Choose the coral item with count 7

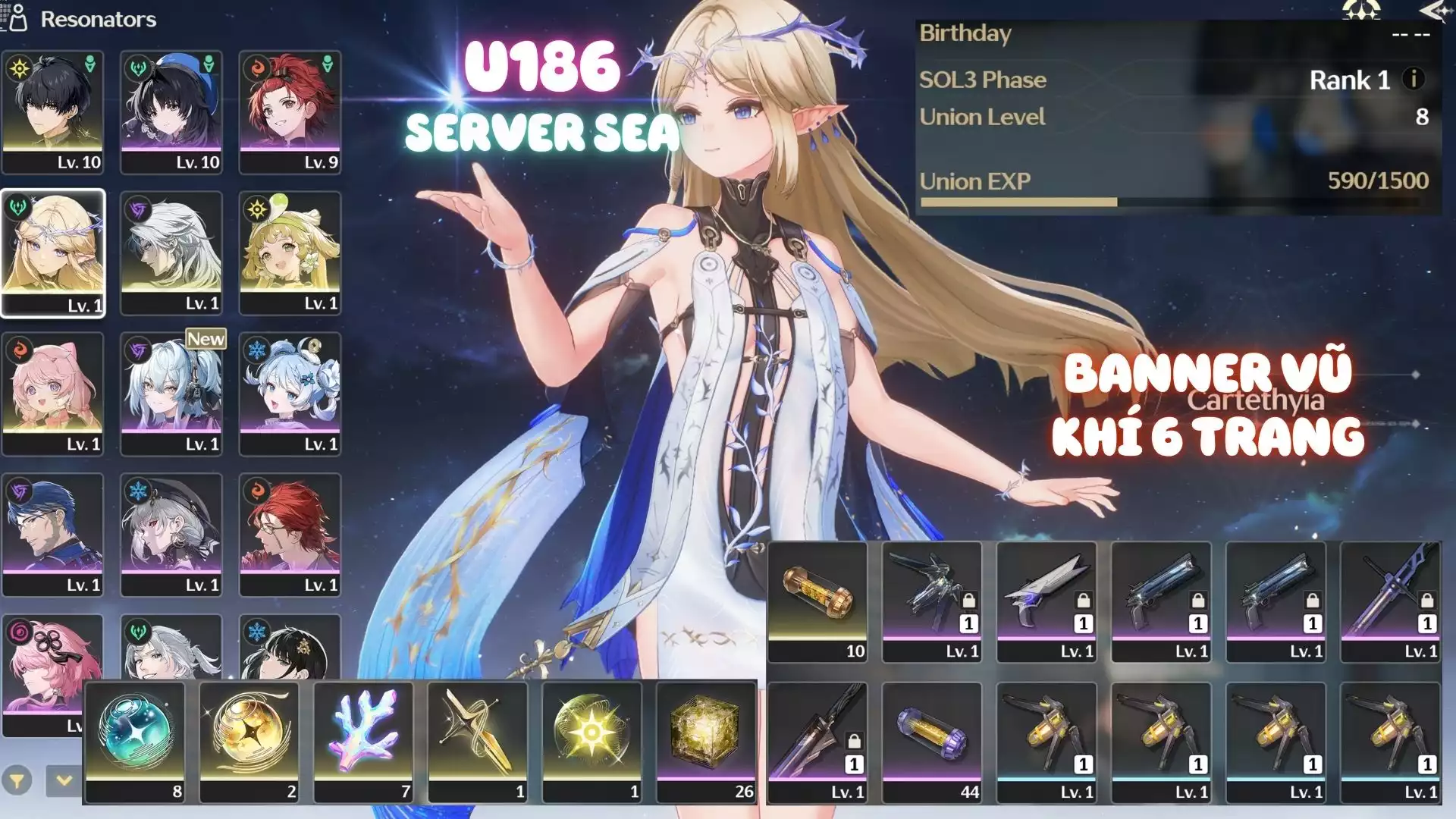(x=364, y=742)
